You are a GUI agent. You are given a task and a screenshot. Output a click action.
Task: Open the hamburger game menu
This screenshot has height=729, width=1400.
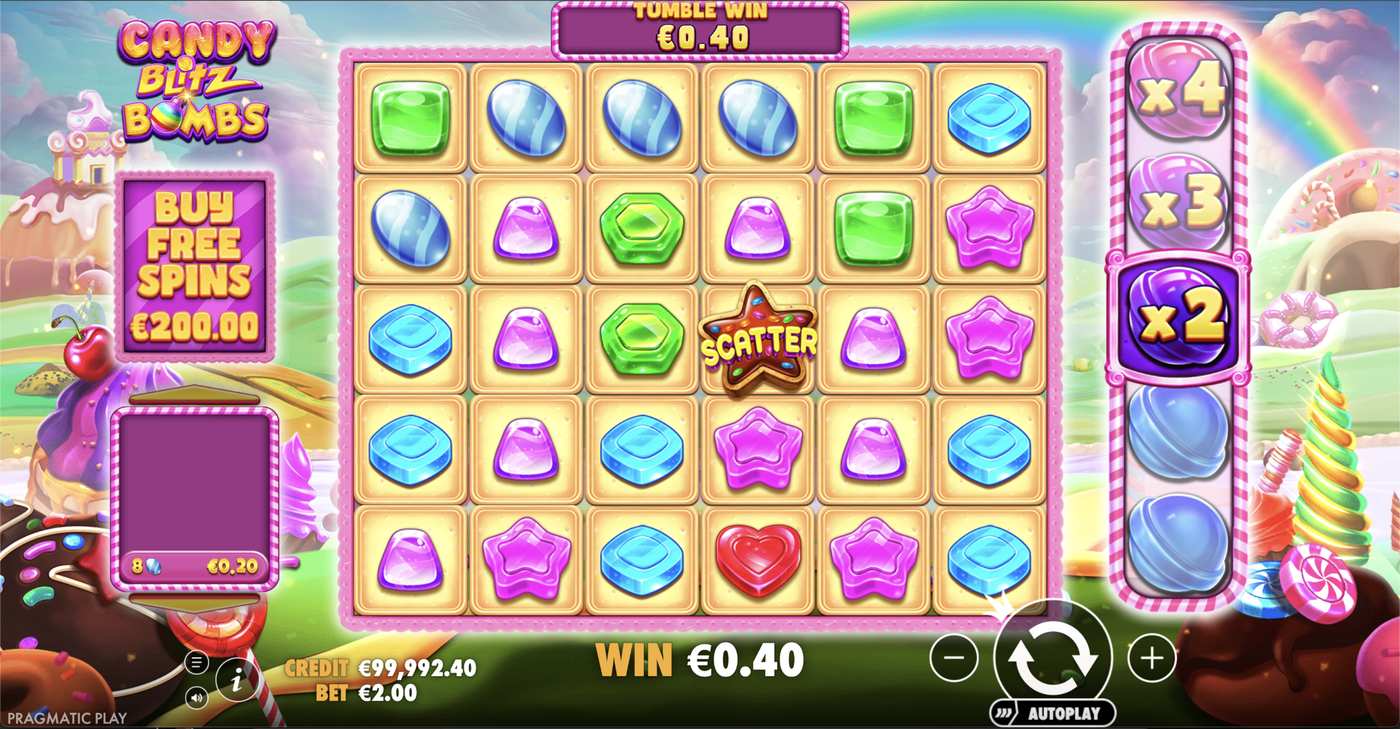196,661
